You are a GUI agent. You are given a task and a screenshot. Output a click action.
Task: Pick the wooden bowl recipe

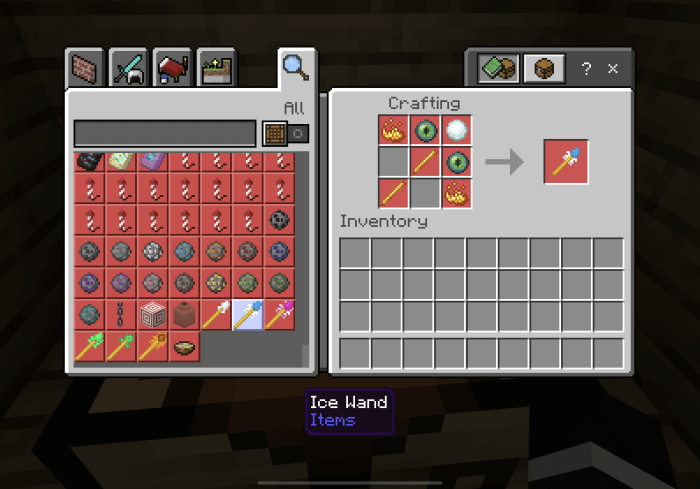[x=184, y=346]
